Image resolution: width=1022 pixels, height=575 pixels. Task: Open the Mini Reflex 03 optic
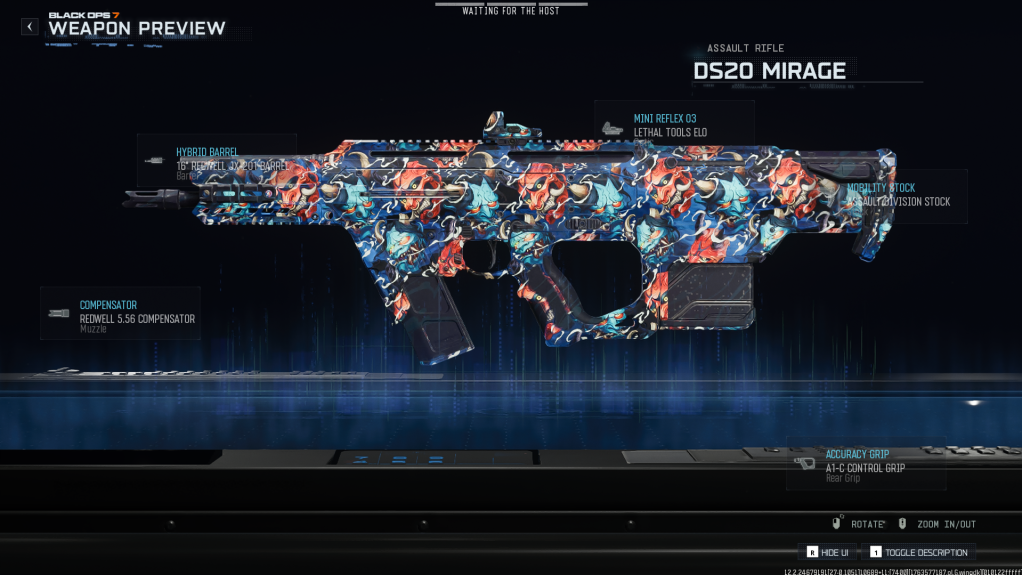[x=673, y=125]
